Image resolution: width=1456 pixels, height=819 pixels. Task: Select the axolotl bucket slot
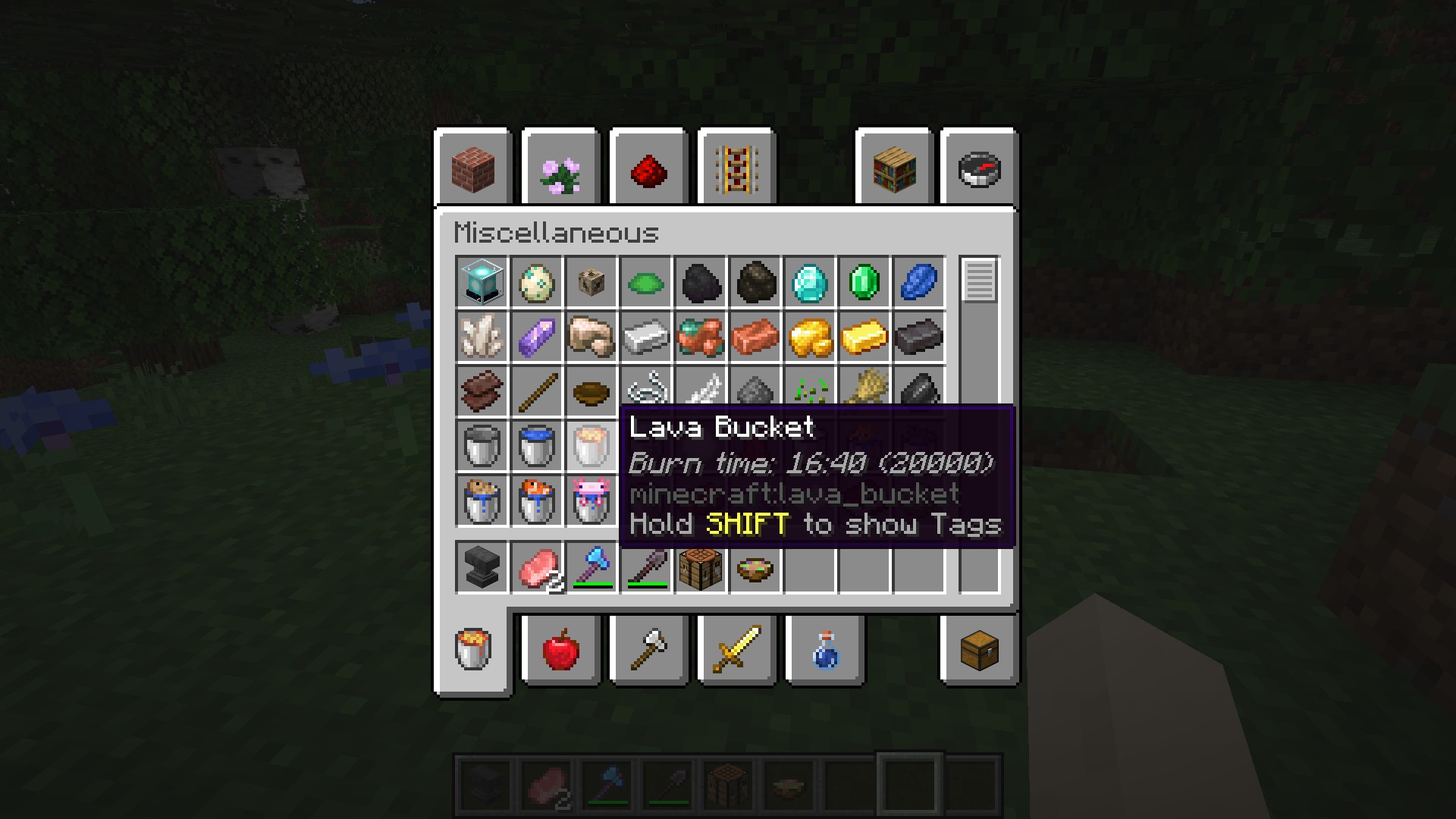pyautogui.click(x=591, y=500)
